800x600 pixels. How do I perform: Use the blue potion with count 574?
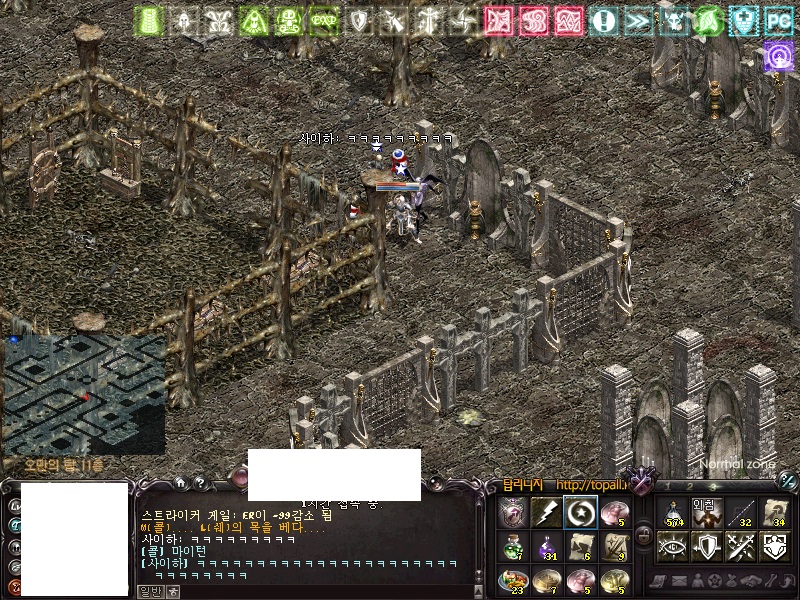[673, 513]
